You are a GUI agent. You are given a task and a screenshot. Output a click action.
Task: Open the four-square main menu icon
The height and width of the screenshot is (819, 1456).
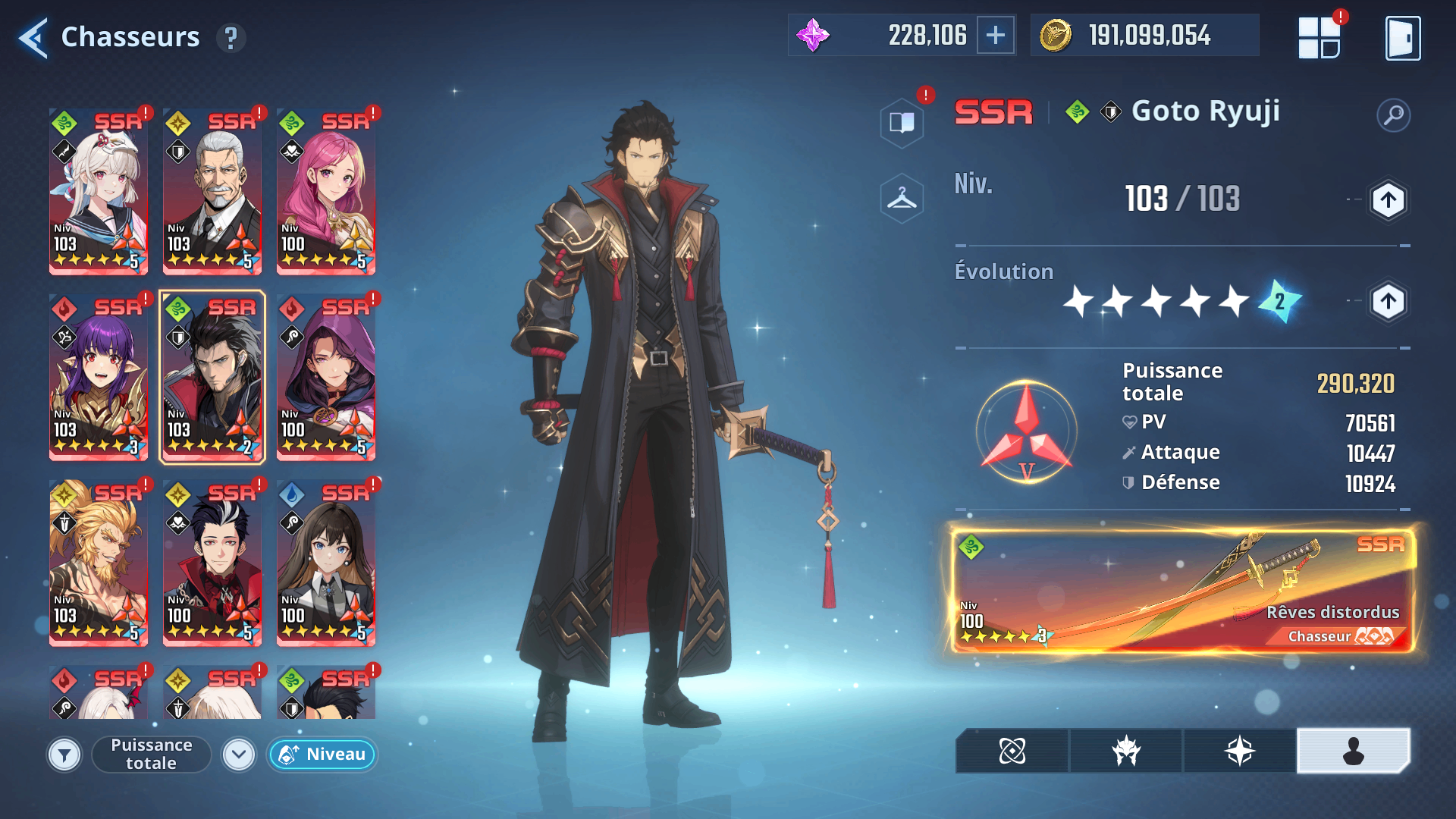pyautogui.click(x=1319, y=38)
